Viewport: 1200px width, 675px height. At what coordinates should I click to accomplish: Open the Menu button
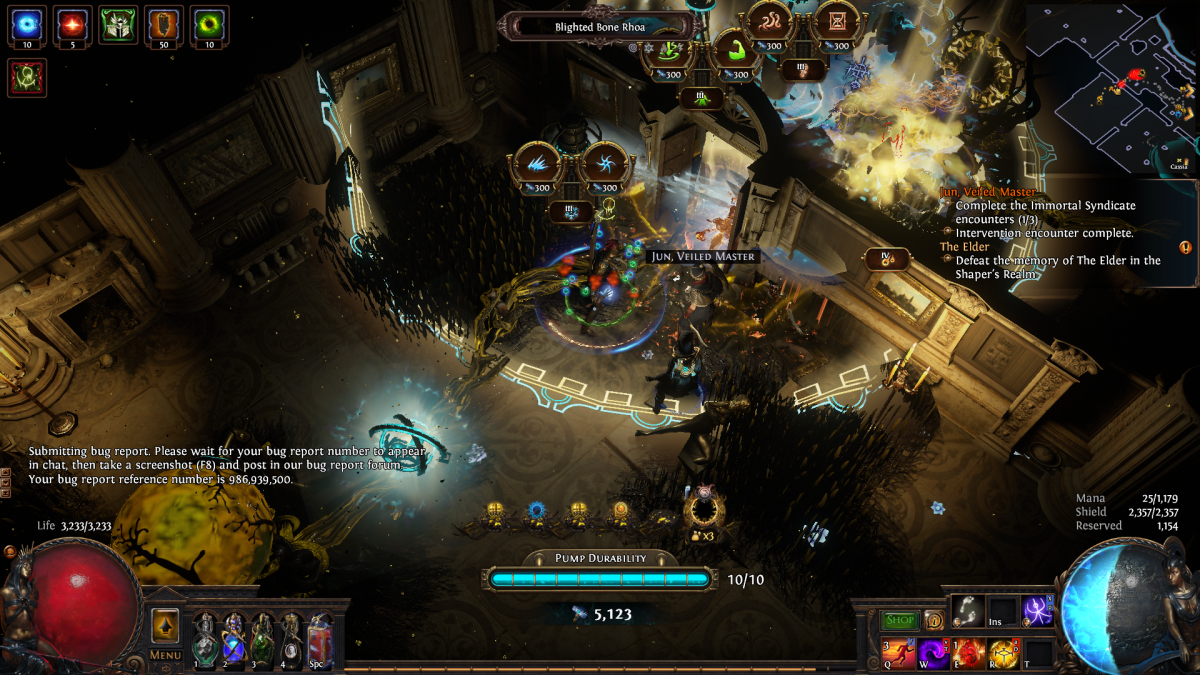[165, 655]
